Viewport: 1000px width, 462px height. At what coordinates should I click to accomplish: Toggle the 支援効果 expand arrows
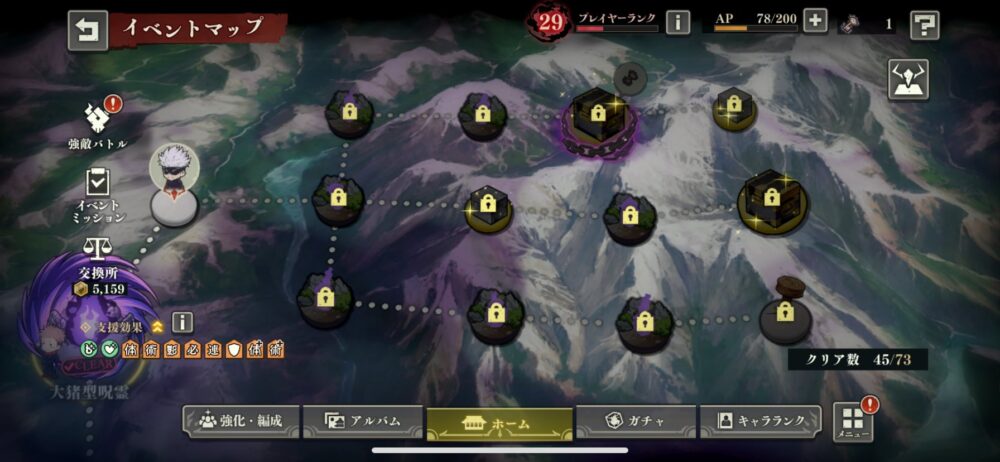click(x=157, y=326)
